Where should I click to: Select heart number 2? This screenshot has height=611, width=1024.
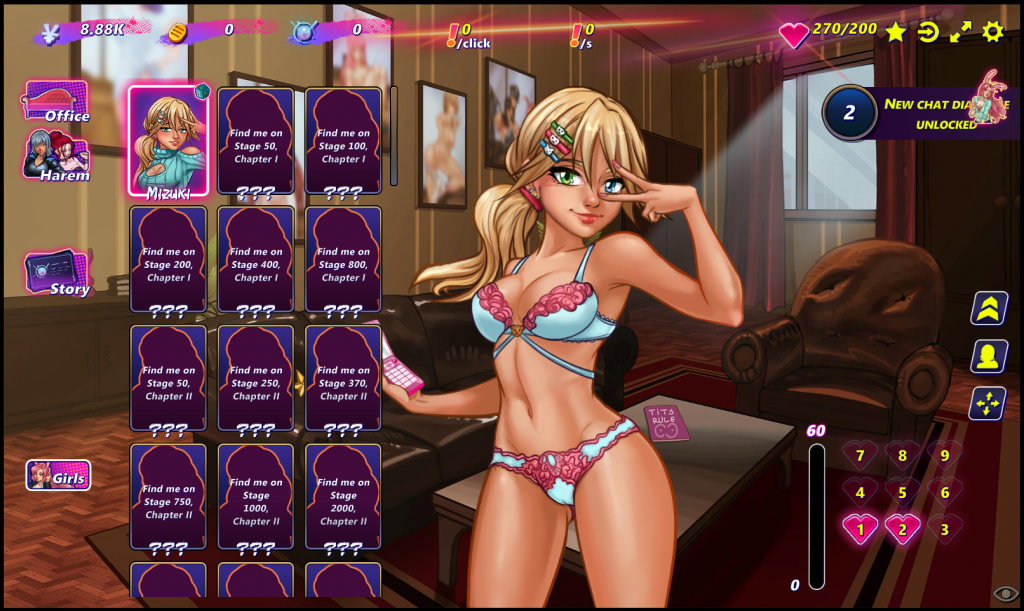pos(902,529)
